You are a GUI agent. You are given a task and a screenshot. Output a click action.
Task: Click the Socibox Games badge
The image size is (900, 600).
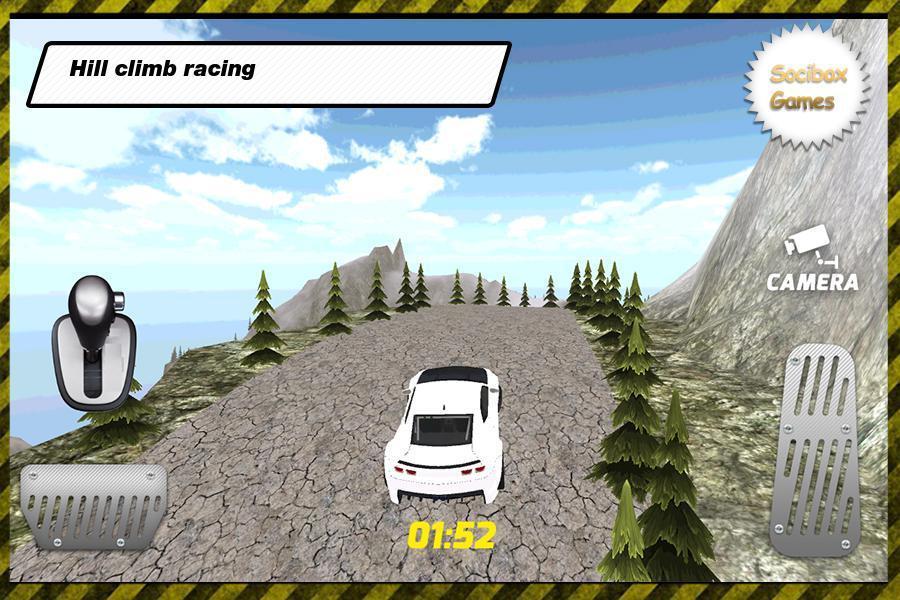coord(807,88)
